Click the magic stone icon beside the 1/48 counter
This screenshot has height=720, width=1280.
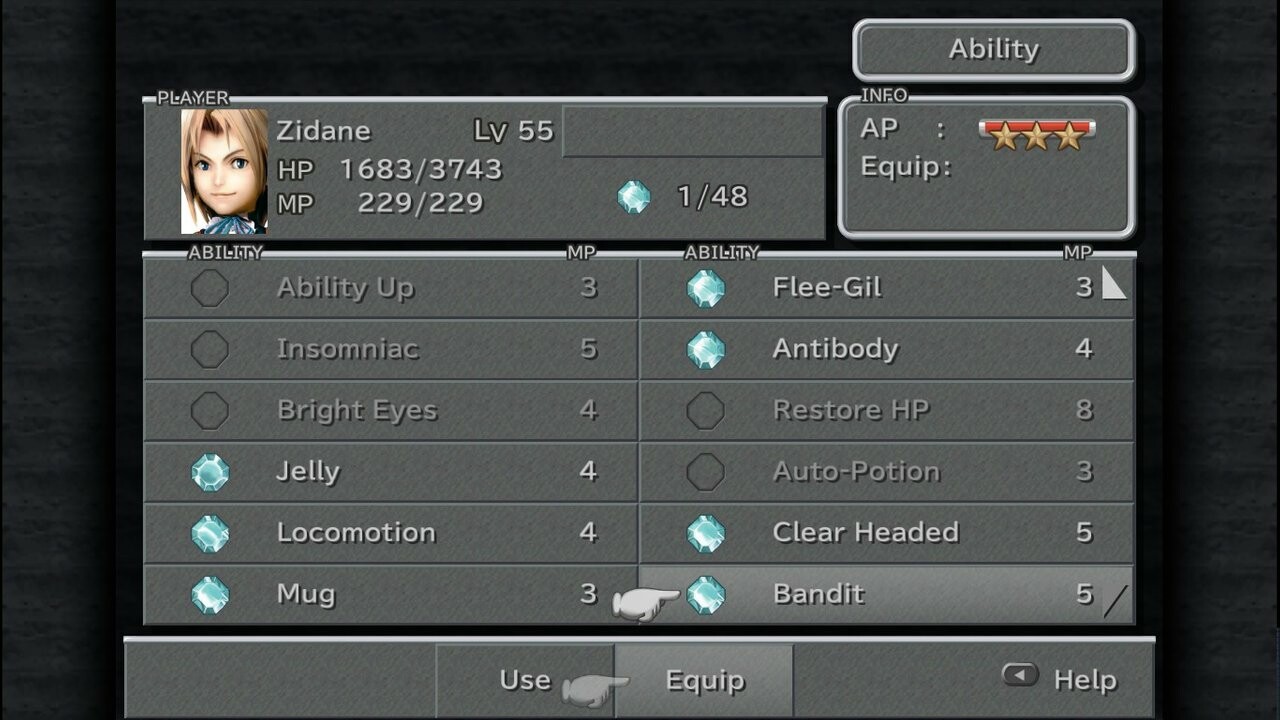point(636,197)
